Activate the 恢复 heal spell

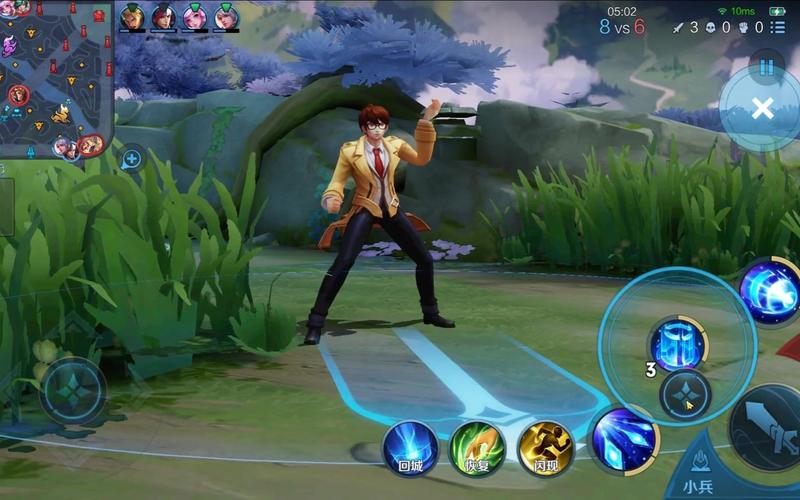click(477, 447)
